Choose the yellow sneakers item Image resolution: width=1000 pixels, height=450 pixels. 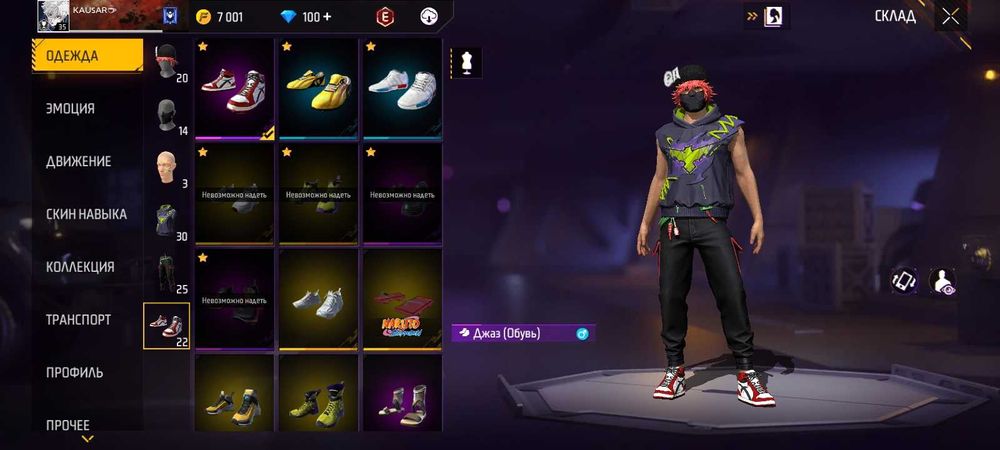(x=318, y=87)
